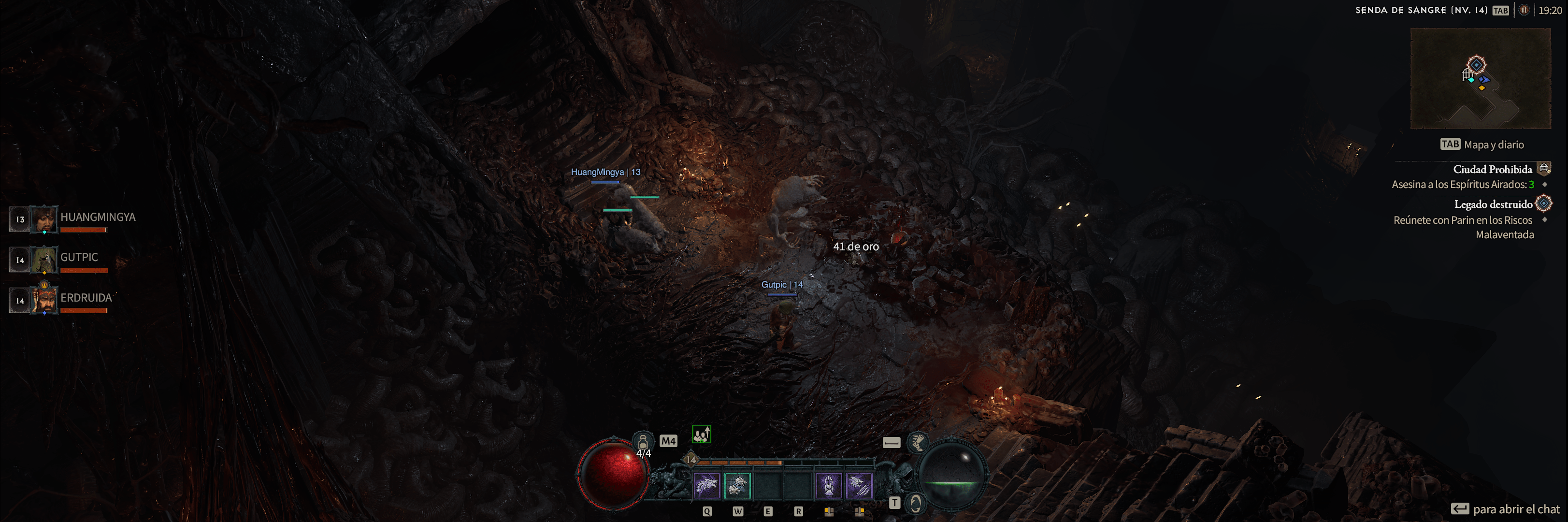The image size is (1568, 522).
Task: Use the healing potion icon
Action: (x=643, y=442)
